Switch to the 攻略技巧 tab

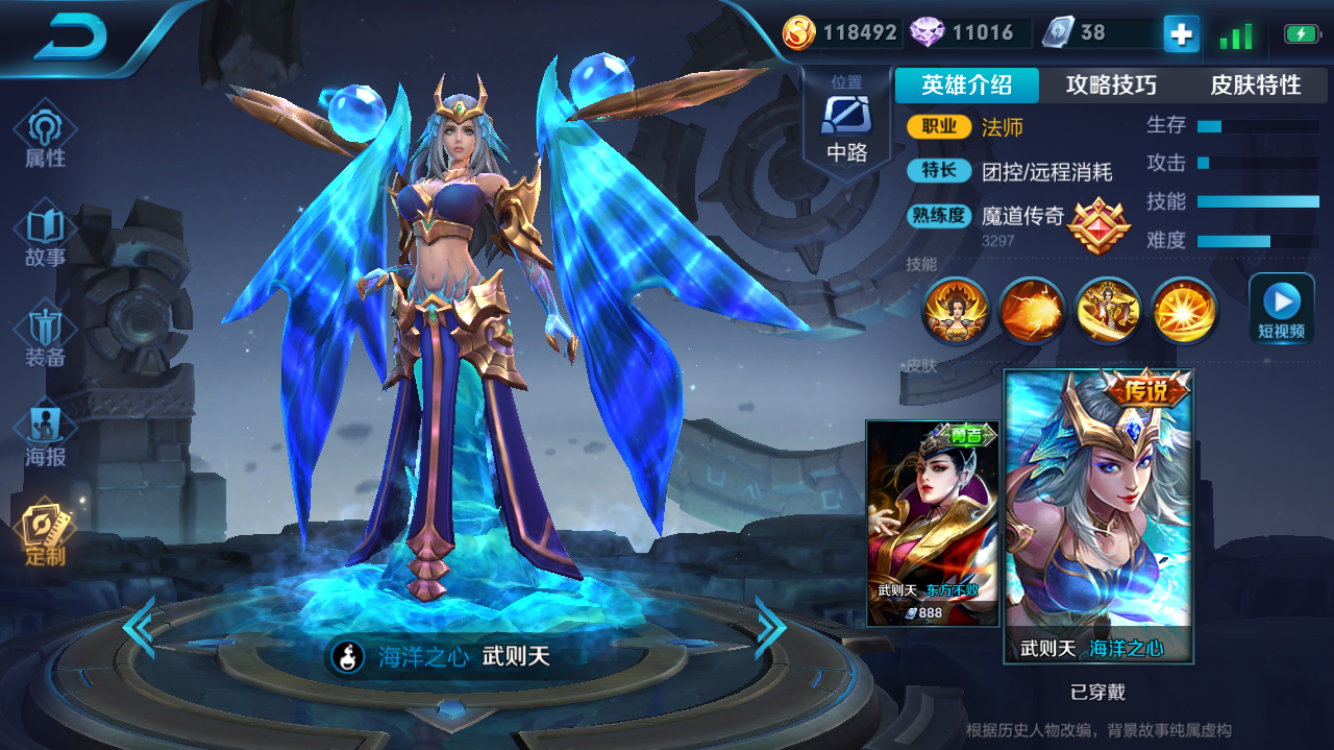click(1111, 86)
